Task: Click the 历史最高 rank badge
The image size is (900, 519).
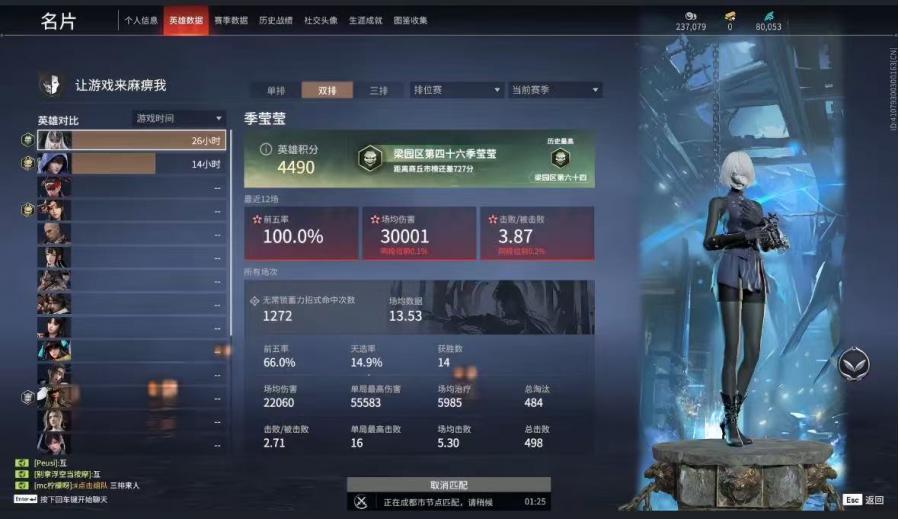Action: (x=559, y=160)
